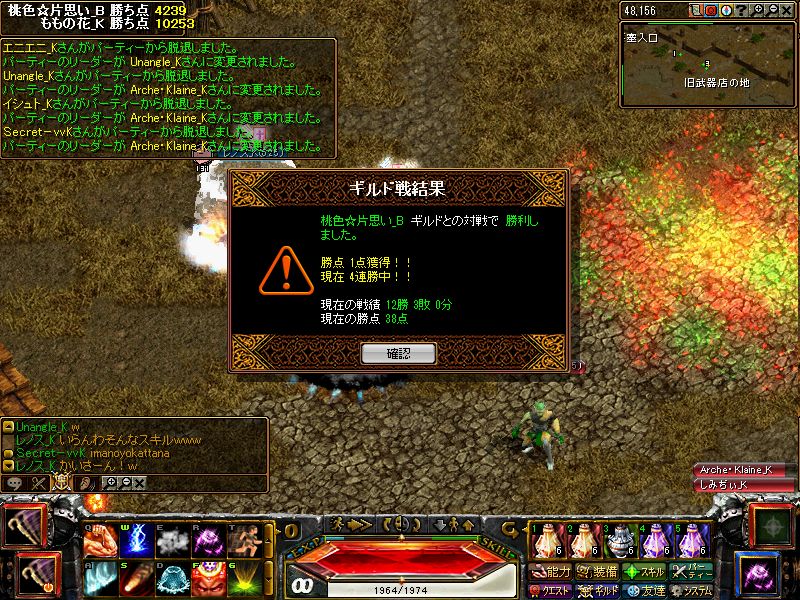
Task: Open the ギルド guild menu
Action: click(x=598, y=590)
